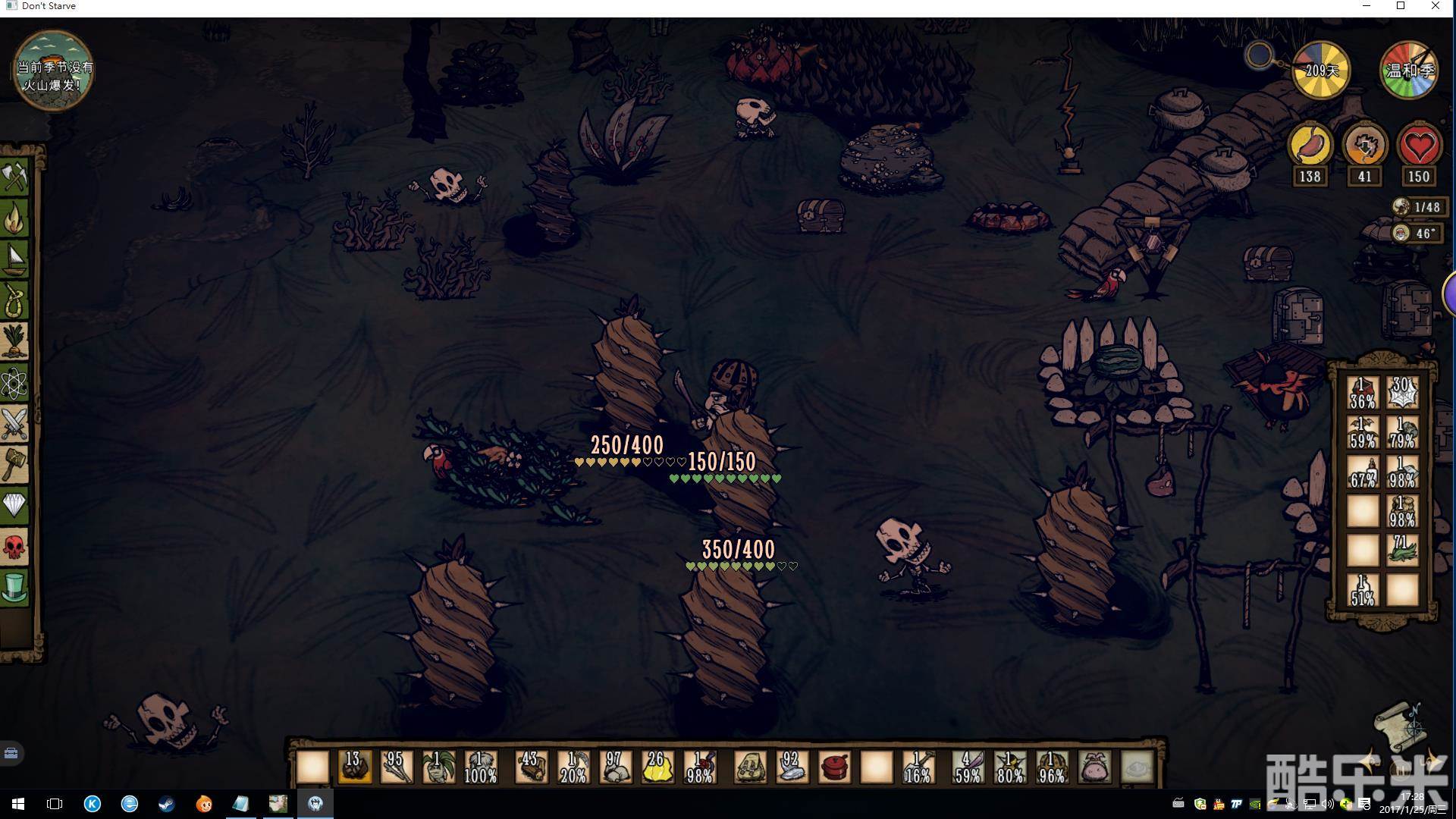Open the Structures hammer tab
Image resolution: width=1456 pixels, height=819 pixels.
tap(15, 463)
